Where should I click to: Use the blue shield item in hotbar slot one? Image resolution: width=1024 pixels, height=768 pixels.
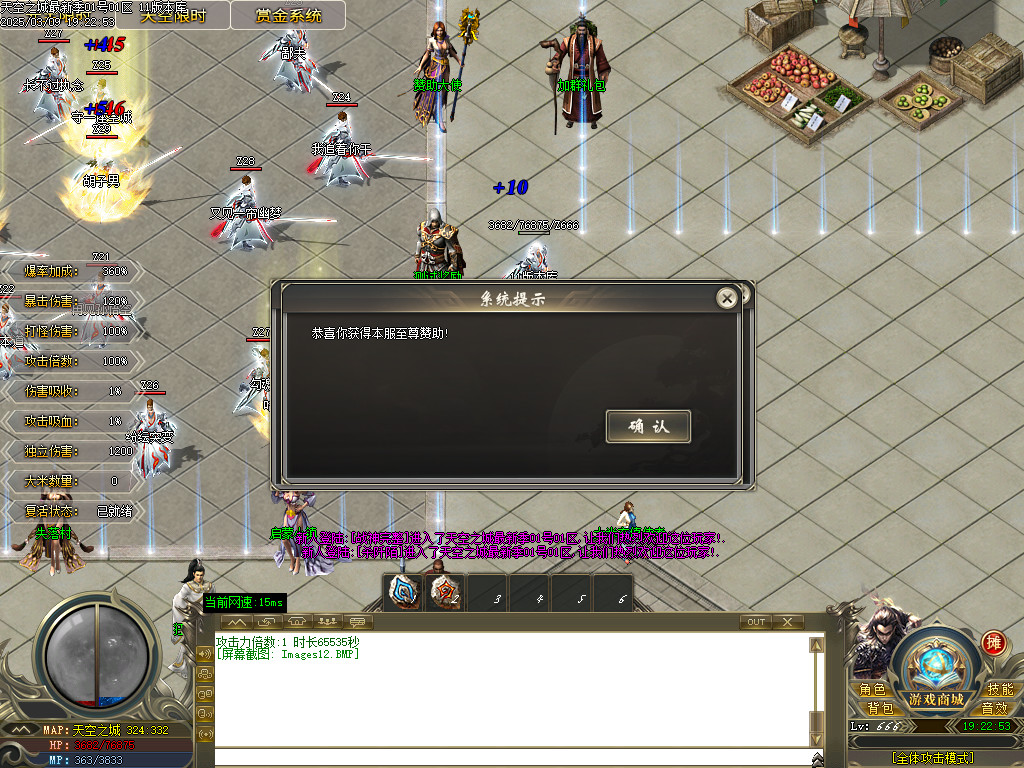pos(403,592)
